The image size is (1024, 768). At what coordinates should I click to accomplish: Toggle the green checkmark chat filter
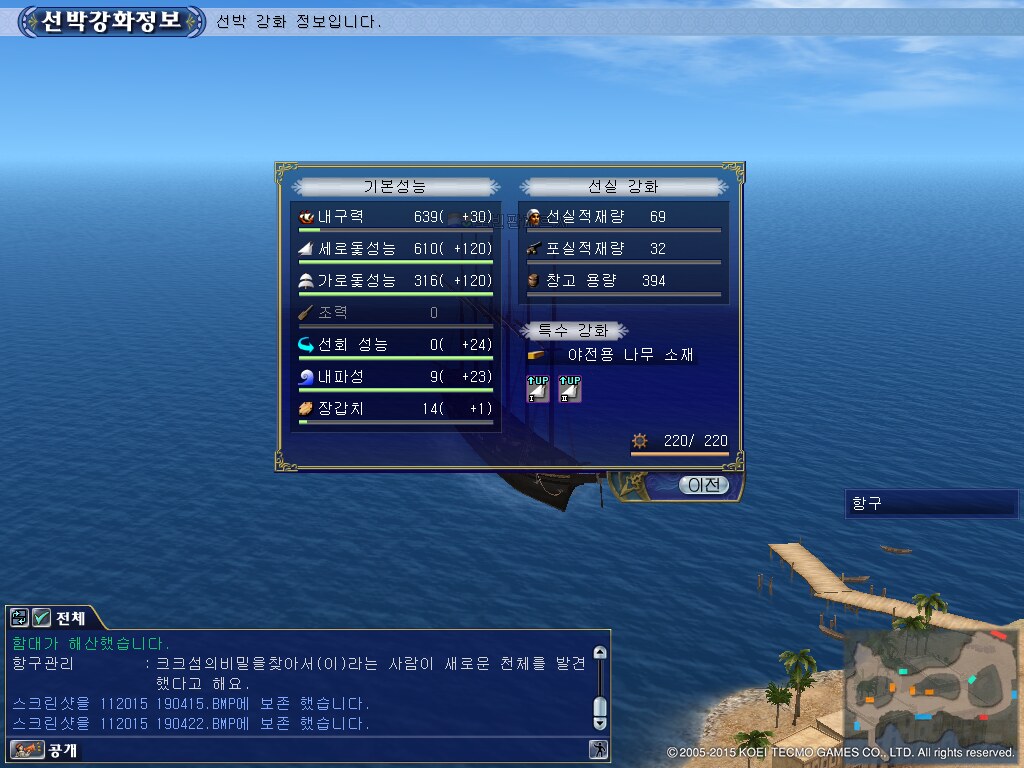(x=41, y=617)
